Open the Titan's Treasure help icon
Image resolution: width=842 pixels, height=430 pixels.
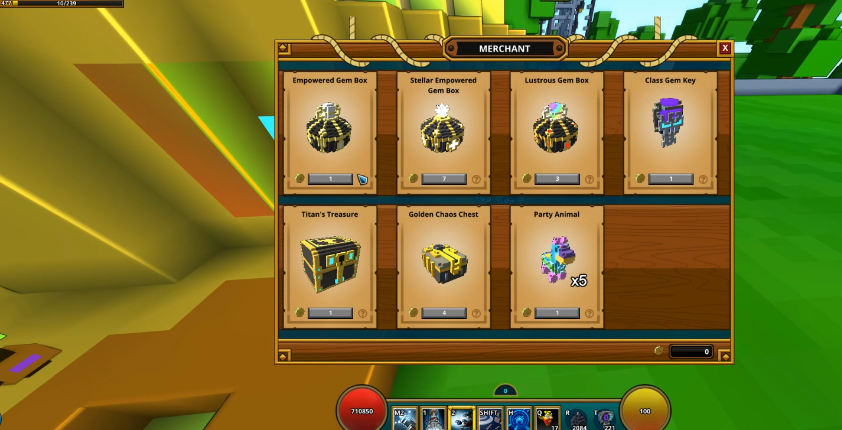click(x=363, y=314)
